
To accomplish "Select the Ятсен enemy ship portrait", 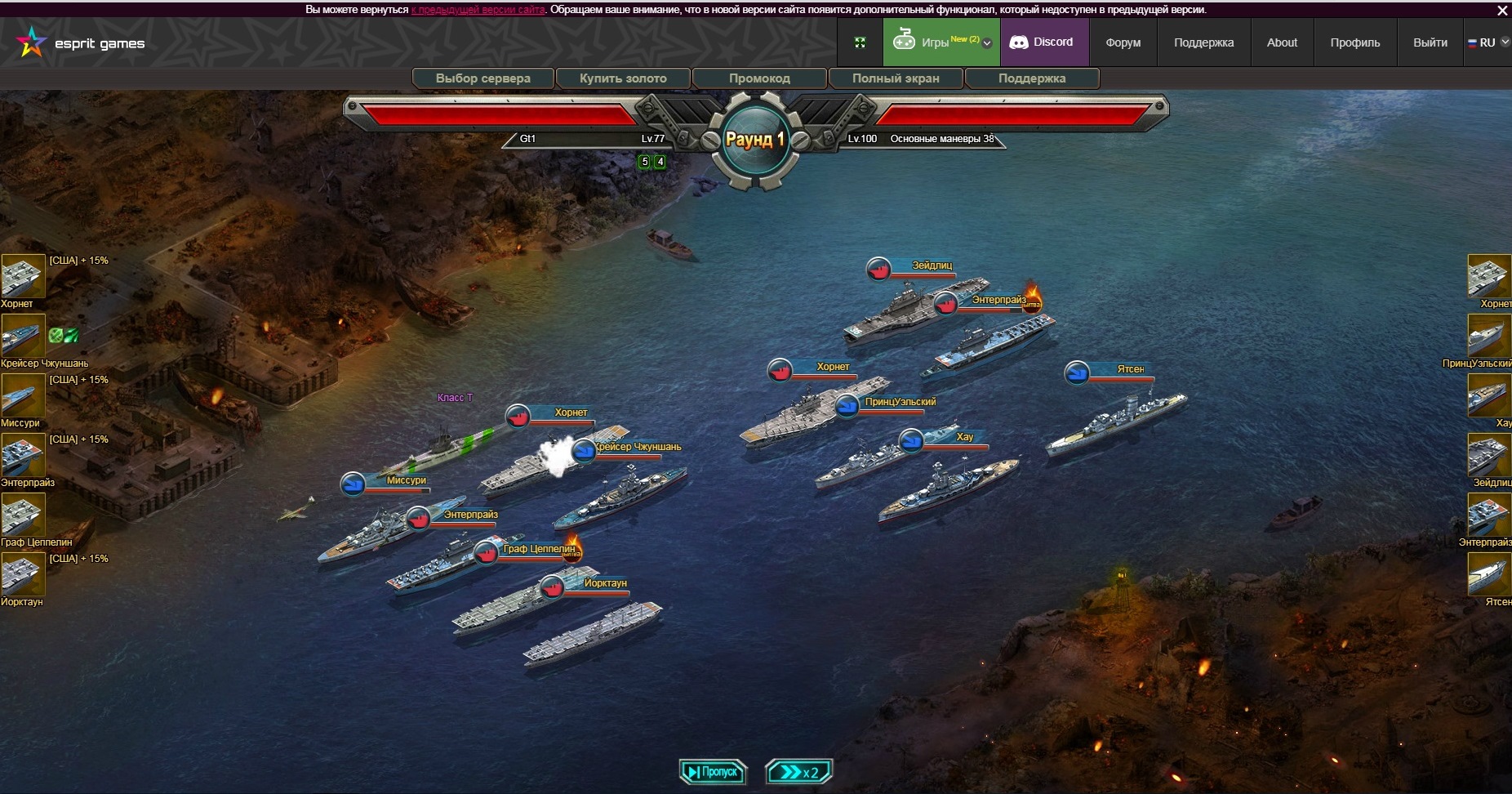I will [x=1488, y=575].
